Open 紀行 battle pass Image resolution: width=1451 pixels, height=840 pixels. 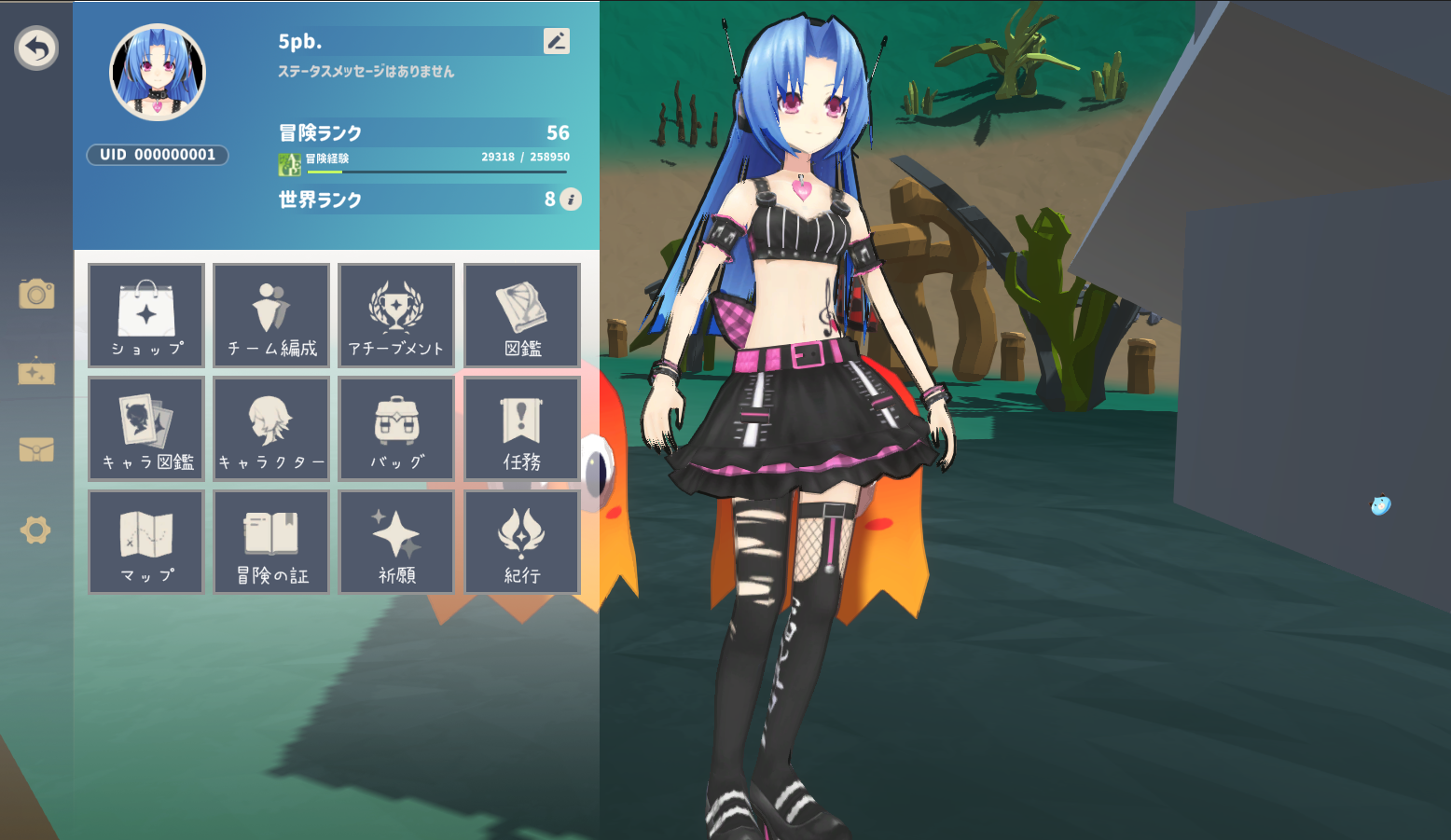[x=522, y=543]
